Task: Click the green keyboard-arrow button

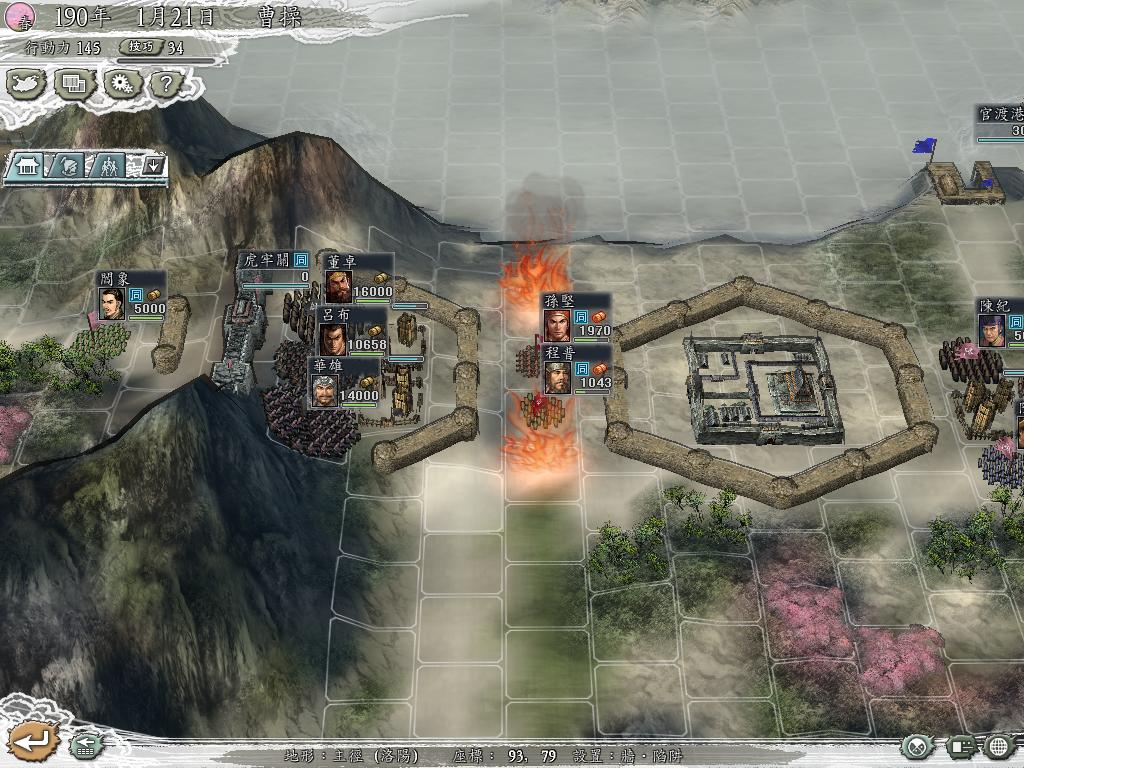Action: click(x=87, y=745)
